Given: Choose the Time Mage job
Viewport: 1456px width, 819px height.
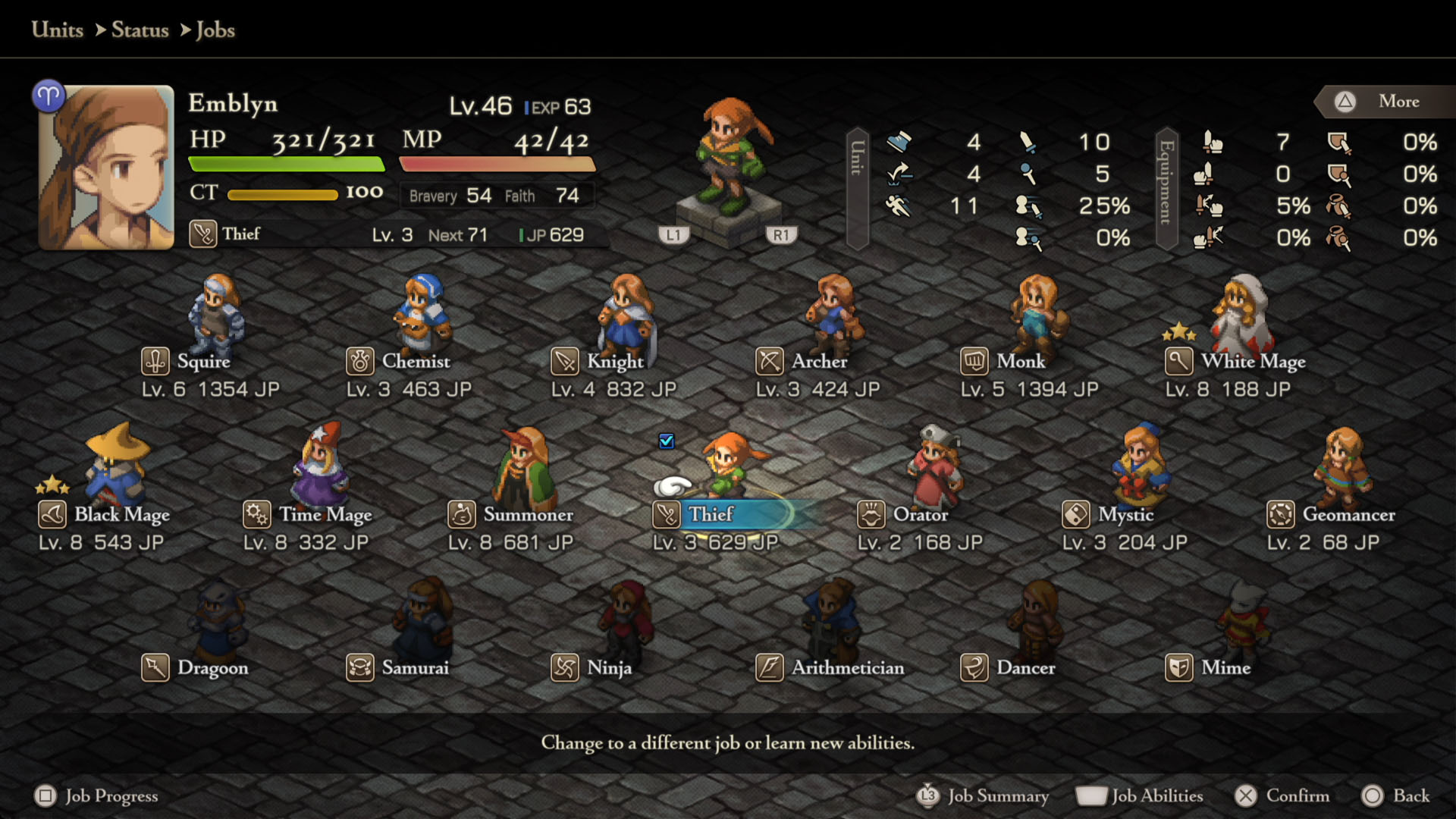Looking at the screenshot, I should (325, 515).
